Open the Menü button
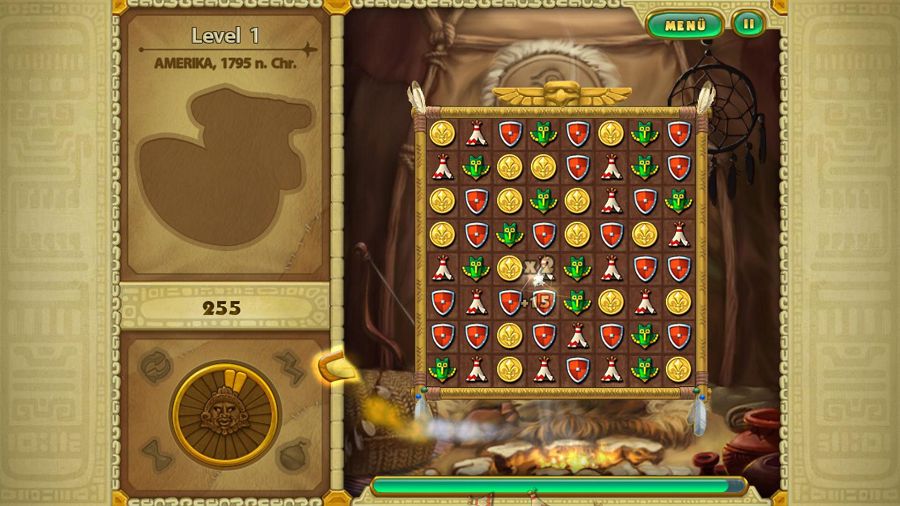Image resolution: width=900 pixels, height=506 pixels. click(686, 24)
